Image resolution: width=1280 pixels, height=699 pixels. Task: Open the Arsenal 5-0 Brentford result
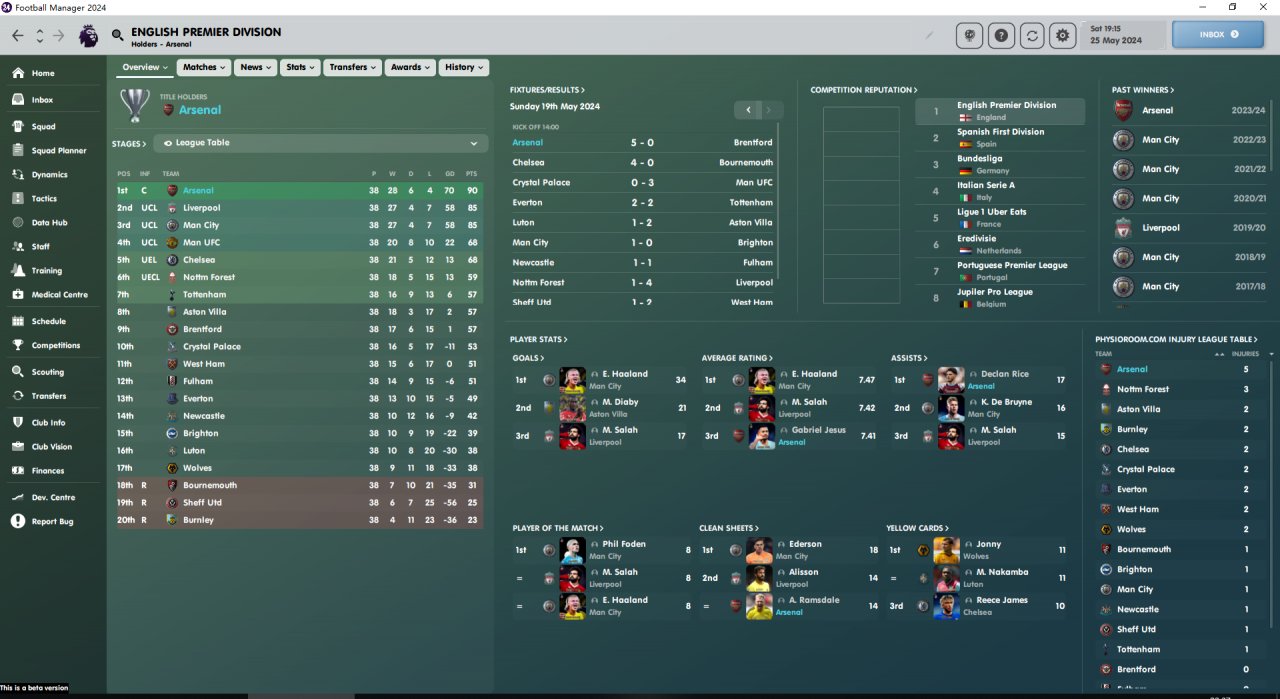[x=642, y=143]
